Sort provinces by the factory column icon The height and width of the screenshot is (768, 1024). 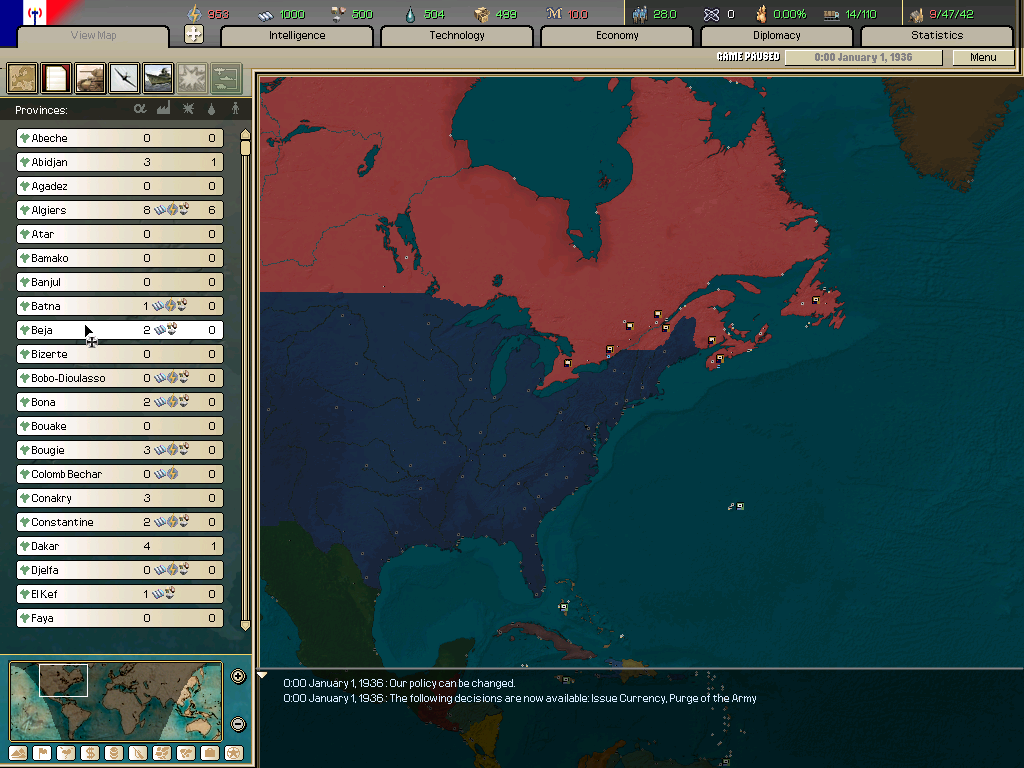coord(164,109)
